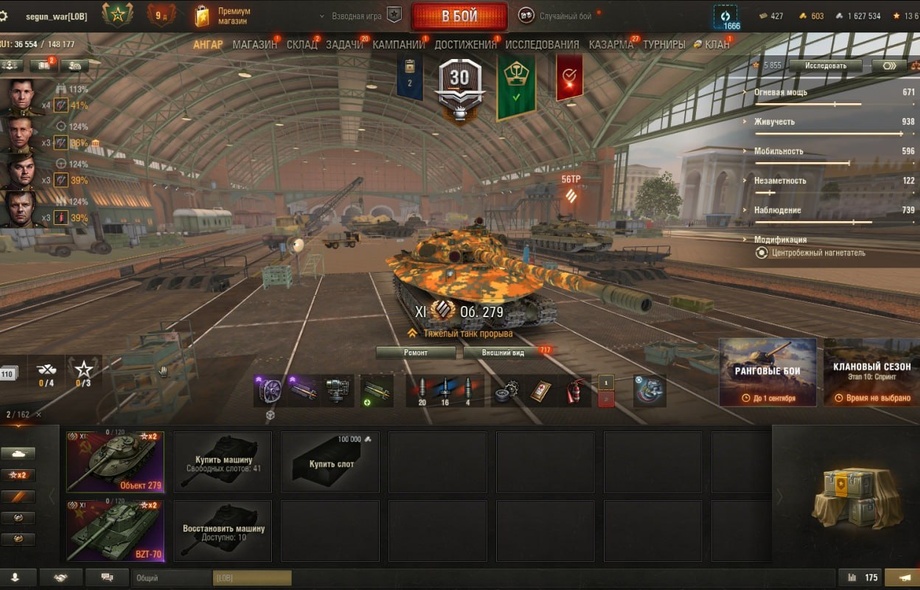Select the BZT-70 tank in carousel
The height and width of the screenshot is (590, 920).
115,529
